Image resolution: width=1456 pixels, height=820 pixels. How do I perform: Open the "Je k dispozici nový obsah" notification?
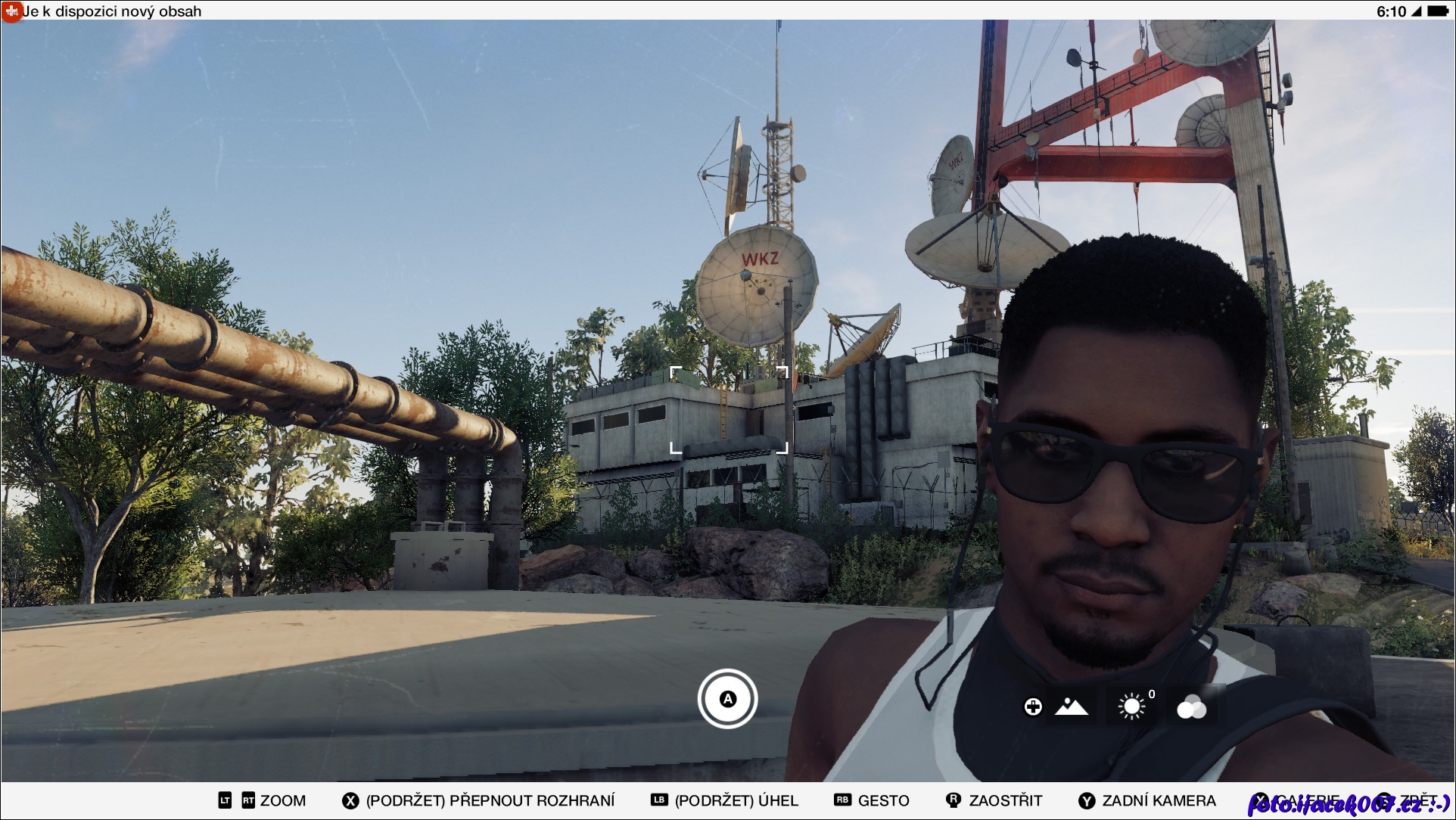click(x=111, y=11)
